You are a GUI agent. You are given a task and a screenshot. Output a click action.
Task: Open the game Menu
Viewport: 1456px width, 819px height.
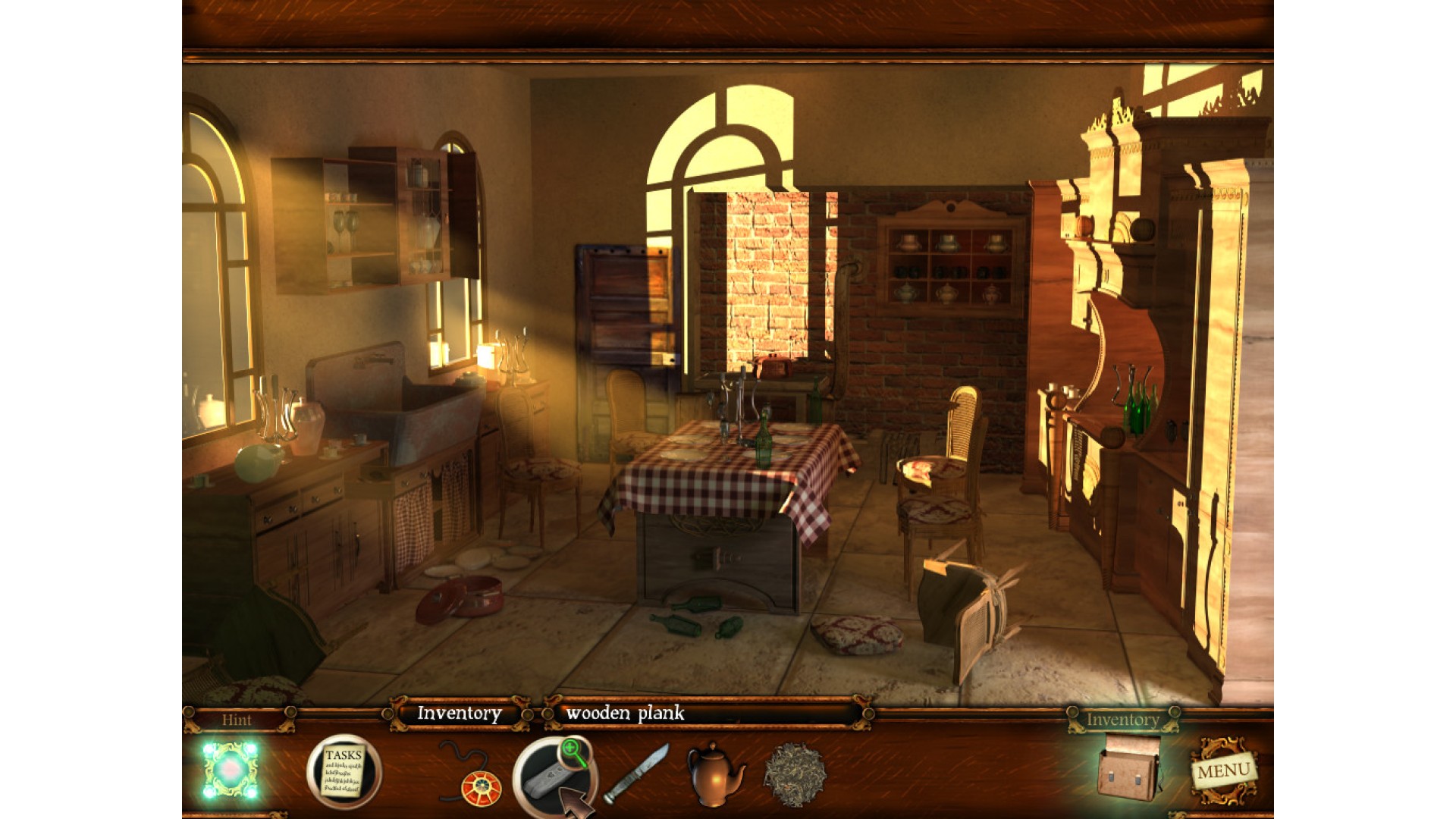point(1222,771)
